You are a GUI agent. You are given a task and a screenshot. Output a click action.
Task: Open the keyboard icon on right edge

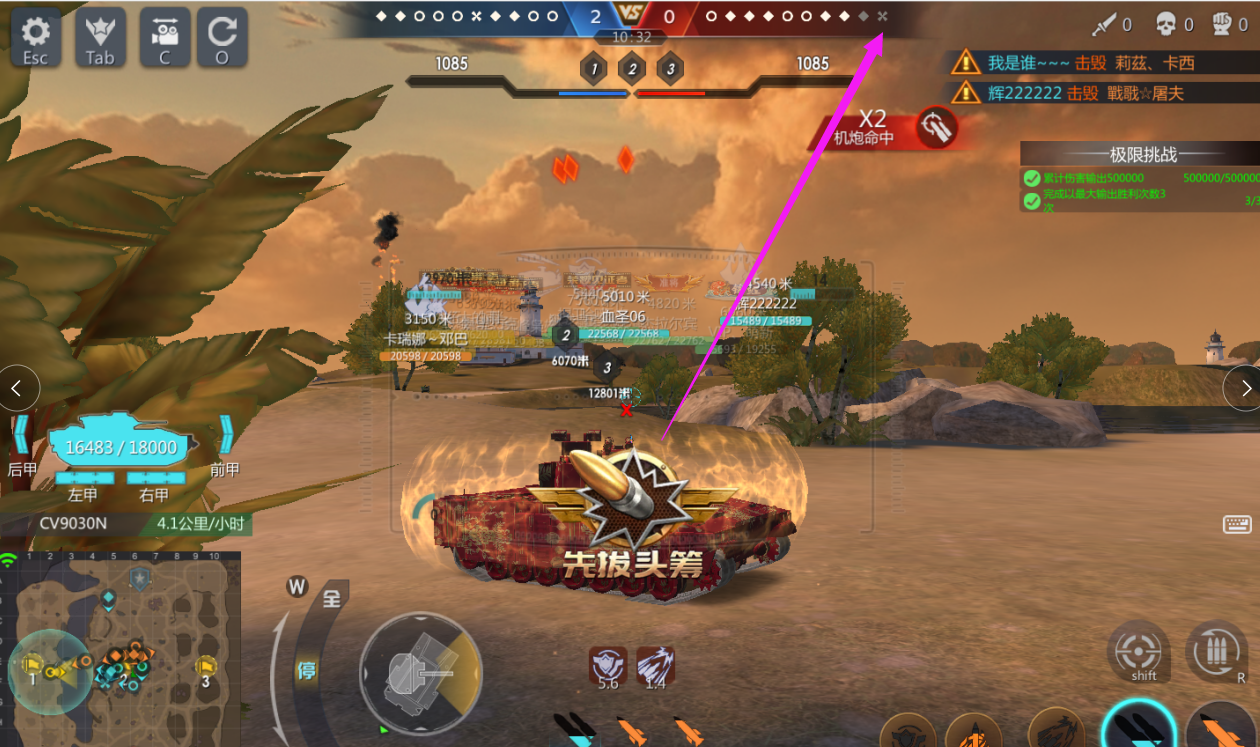[1237, 525]
